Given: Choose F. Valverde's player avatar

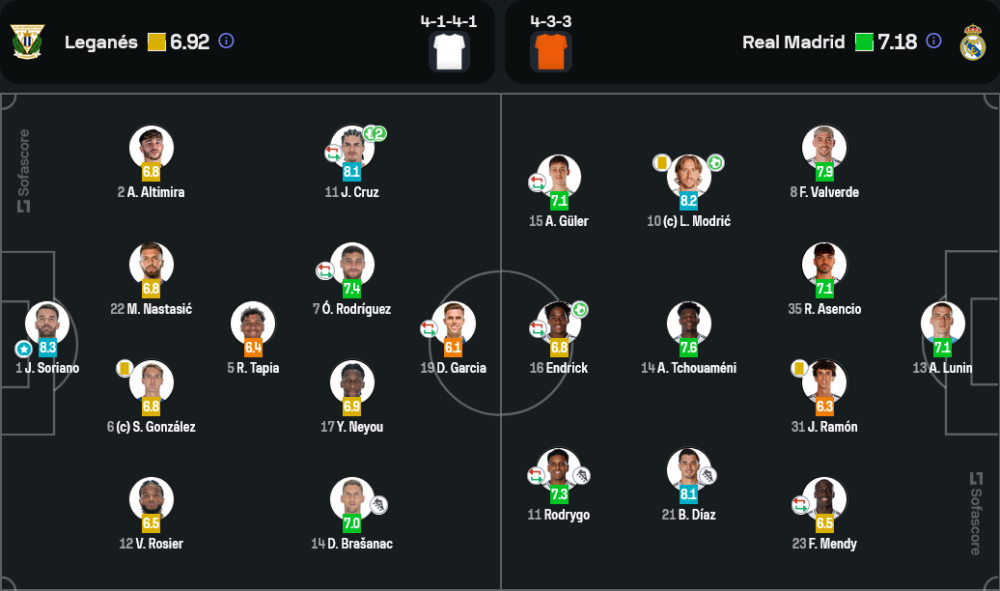Looking at the screenshot, I should point(824,148).
